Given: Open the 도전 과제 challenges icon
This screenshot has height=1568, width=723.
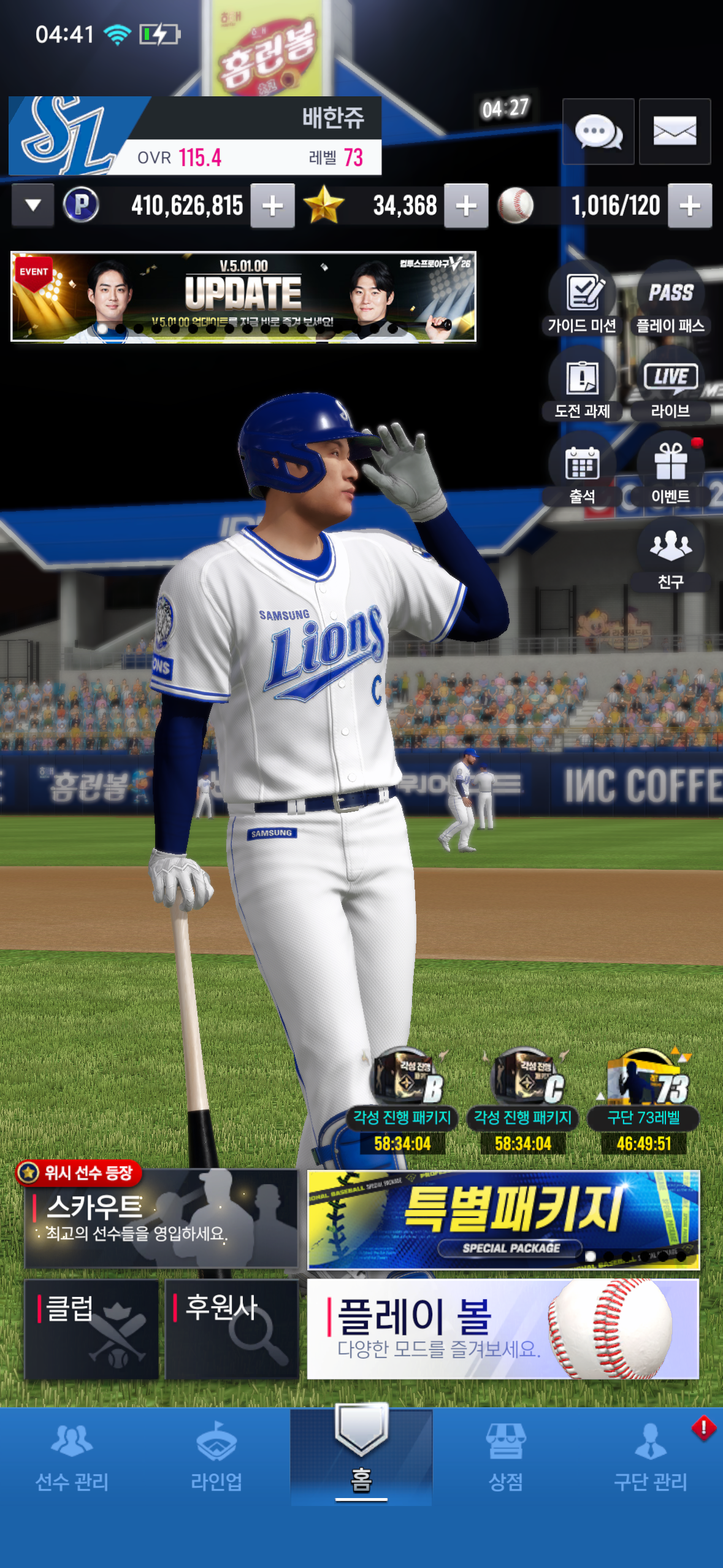Looking at the screenshot, I should click(x=582, y=385).
